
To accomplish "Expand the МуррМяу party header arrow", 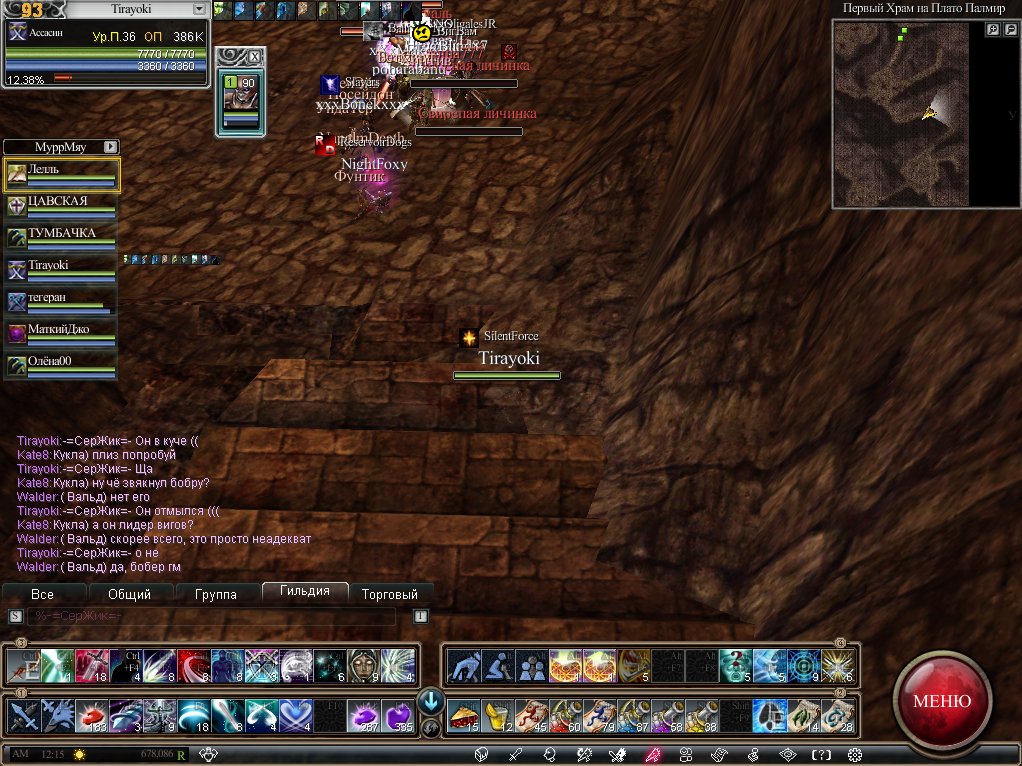I will [110, 146].
